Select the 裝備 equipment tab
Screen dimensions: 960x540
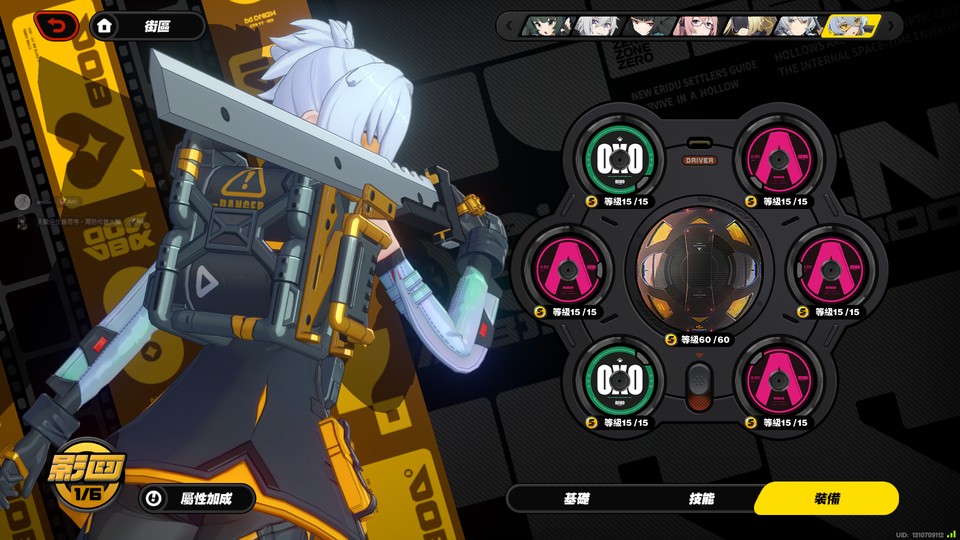[826, 498]
